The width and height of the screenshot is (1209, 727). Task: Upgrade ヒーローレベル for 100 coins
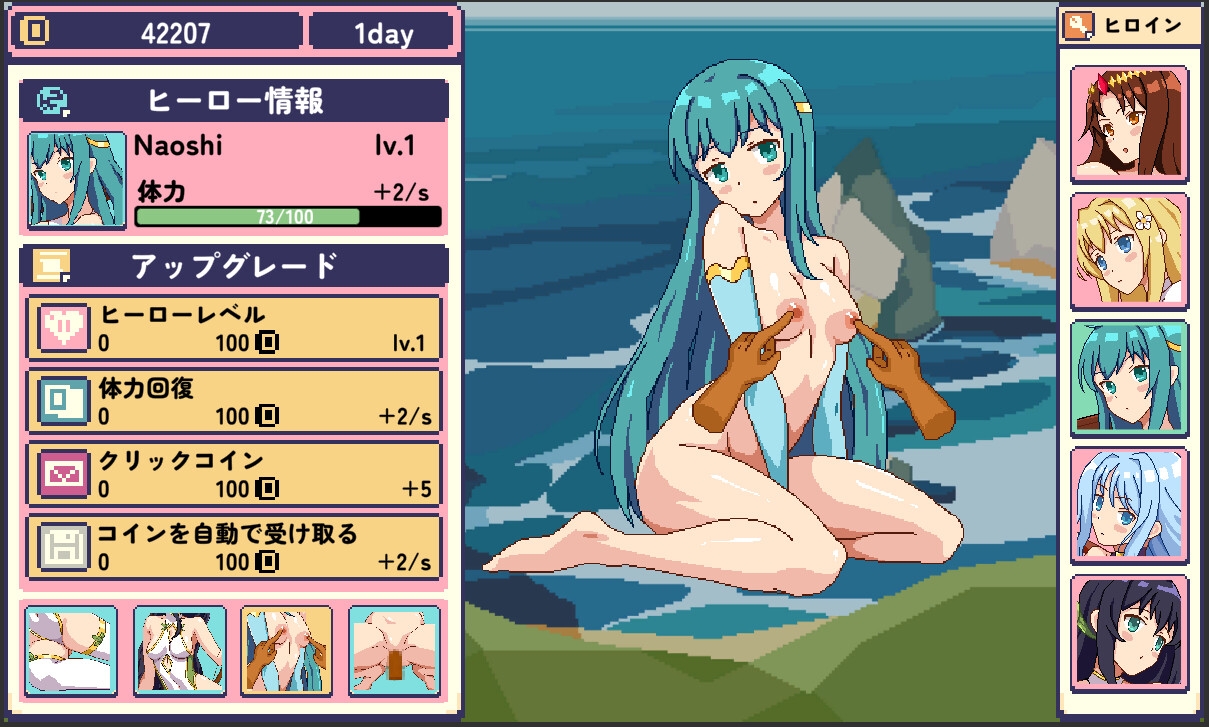pyautogui.click(x=235, y=330)
